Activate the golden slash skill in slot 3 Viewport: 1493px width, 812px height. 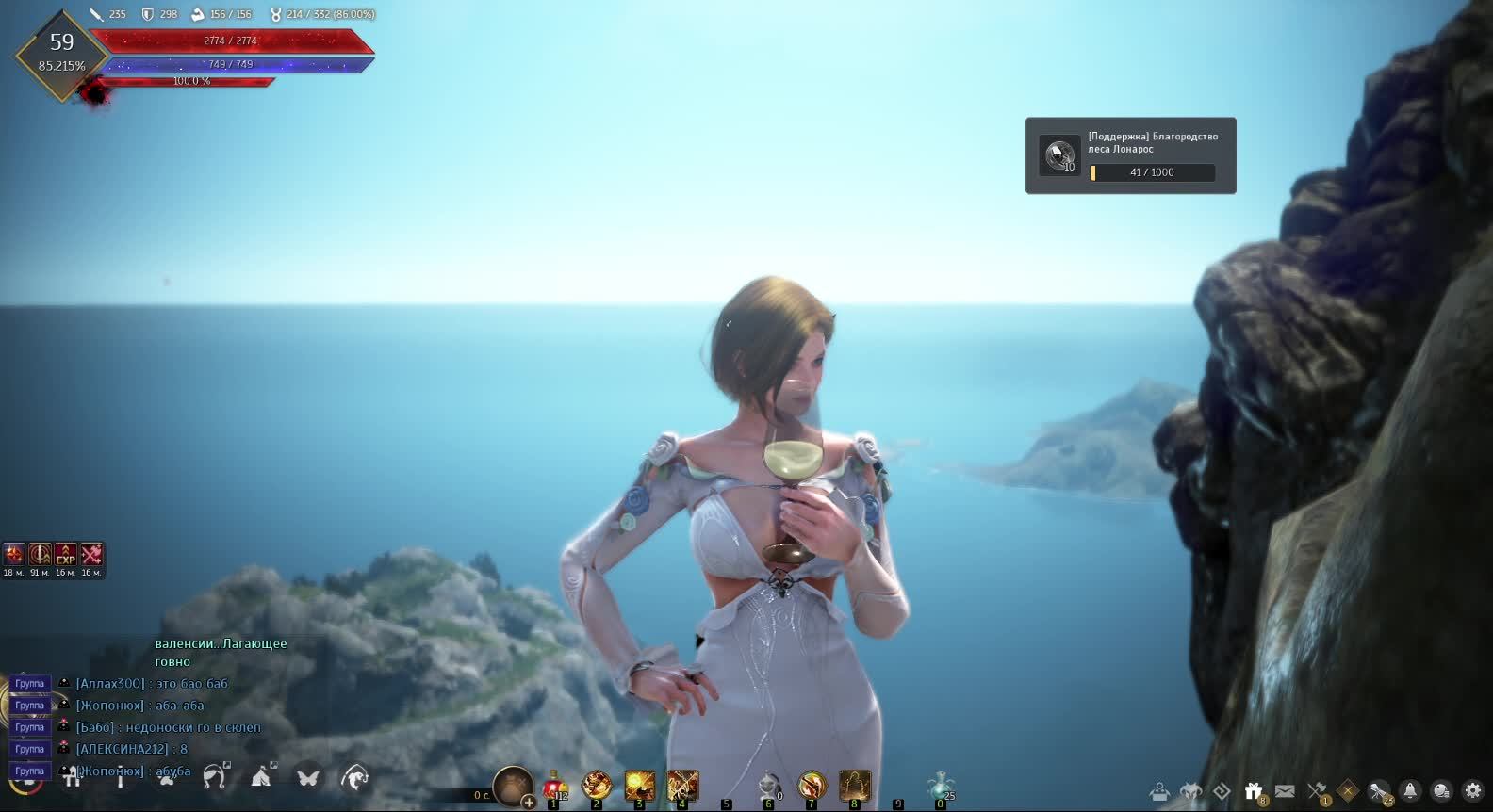coord(640,786)
